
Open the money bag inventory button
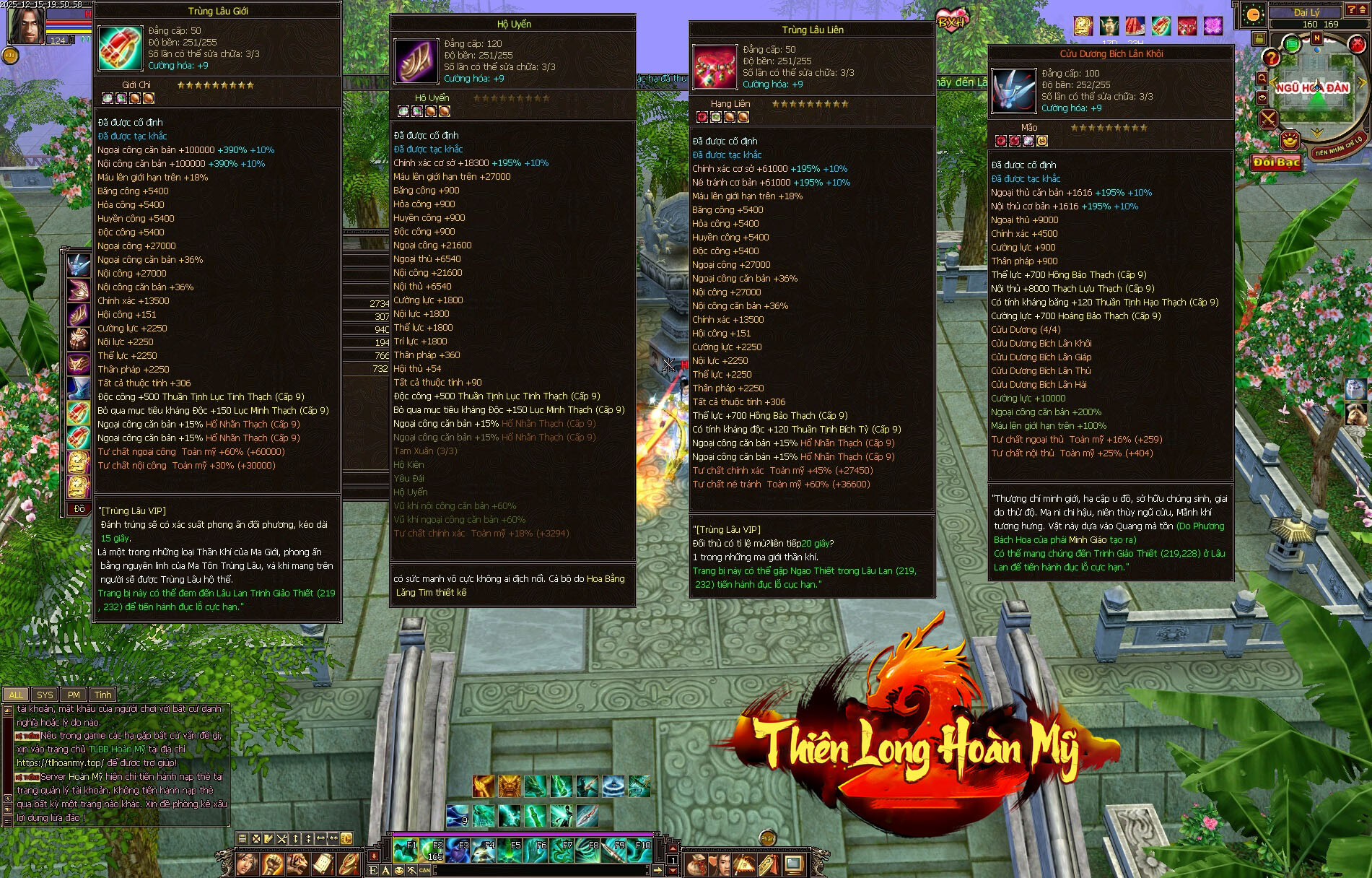pyautogui.click(x=696, y=864)
